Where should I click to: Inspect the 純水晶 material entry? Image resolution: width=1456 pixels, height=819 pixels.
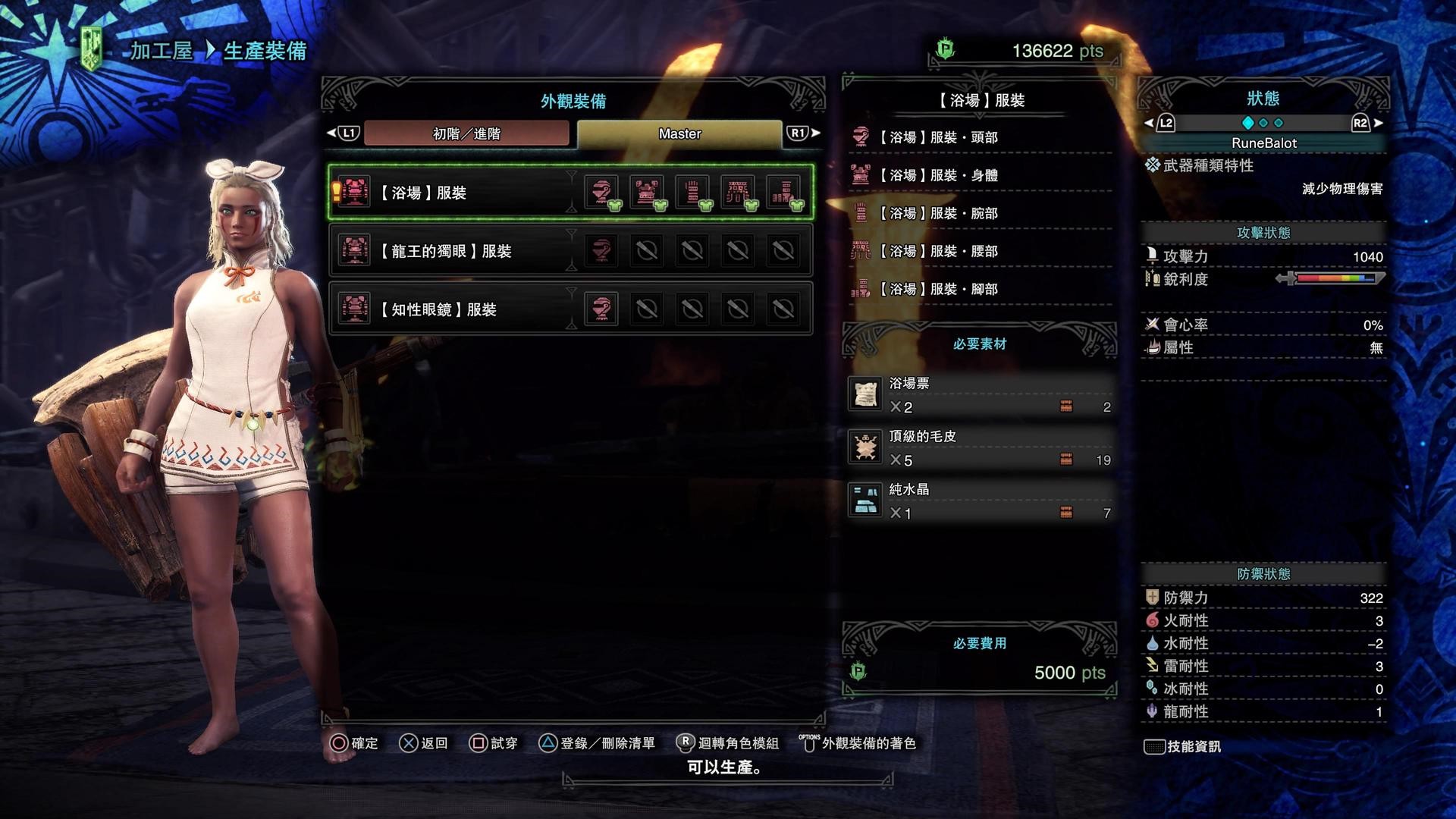tap(978, 501)
